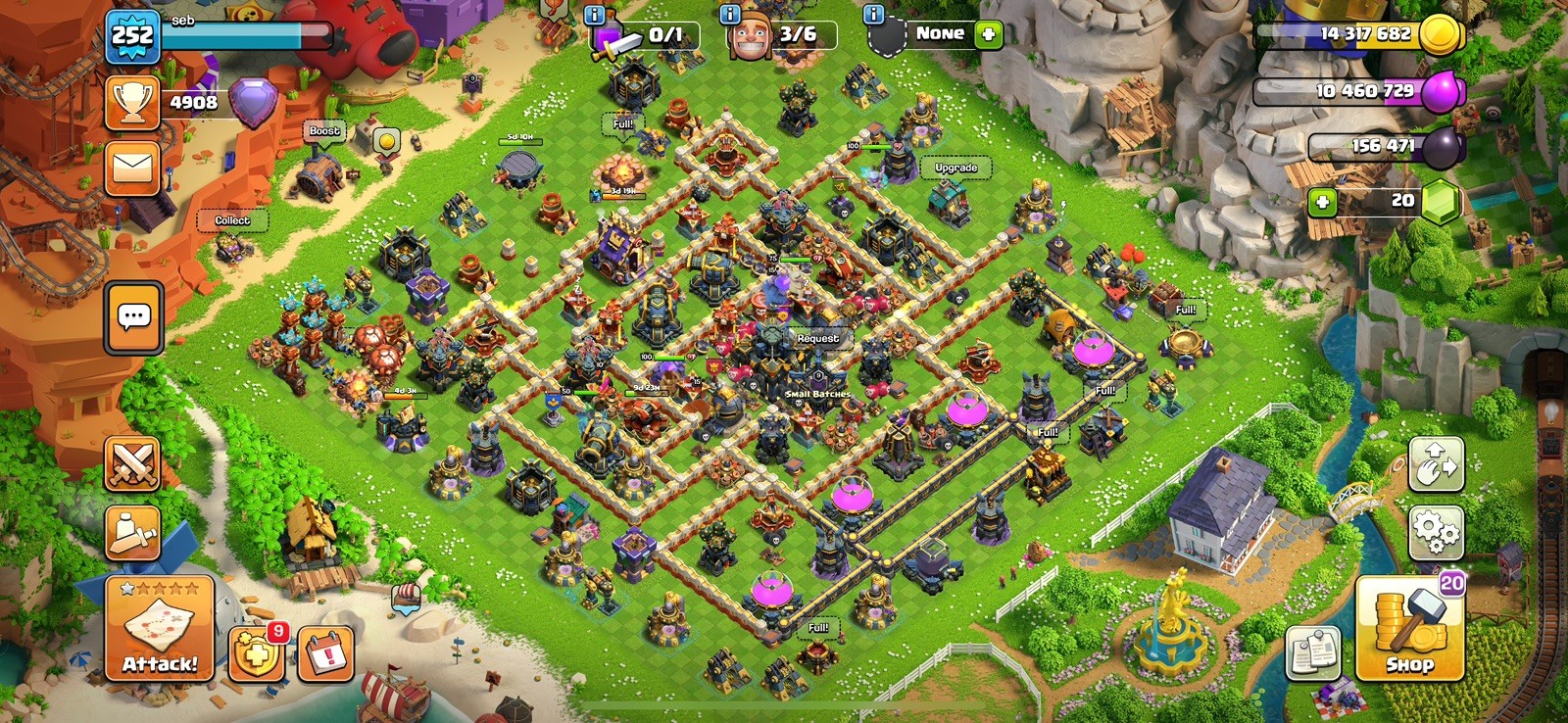Screen dimensions: 1568x723
Task: Tap the Boost bubble label
Action: (324, 131)
